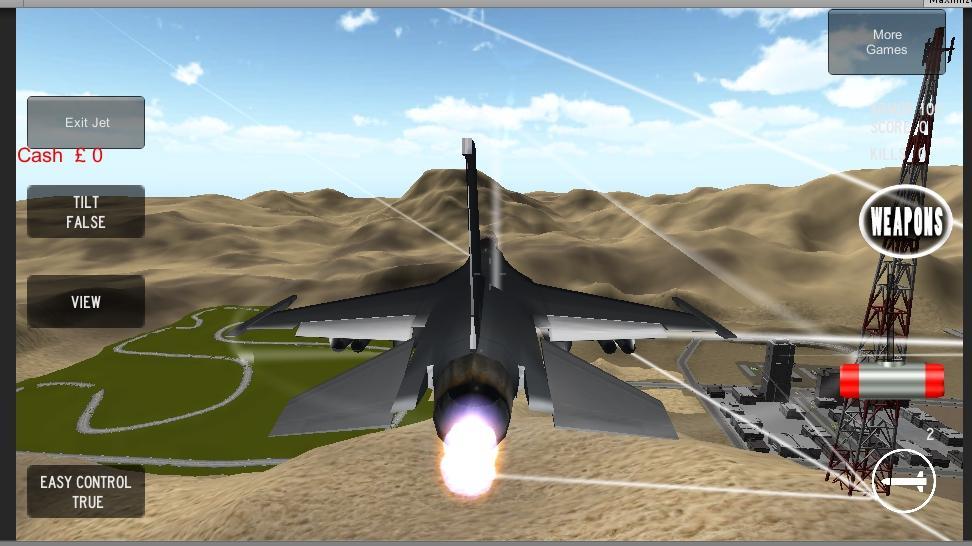This screenshot has width=972, height=546.
Task: Fire the circled missile icon
Action: [x=903, y=482]
